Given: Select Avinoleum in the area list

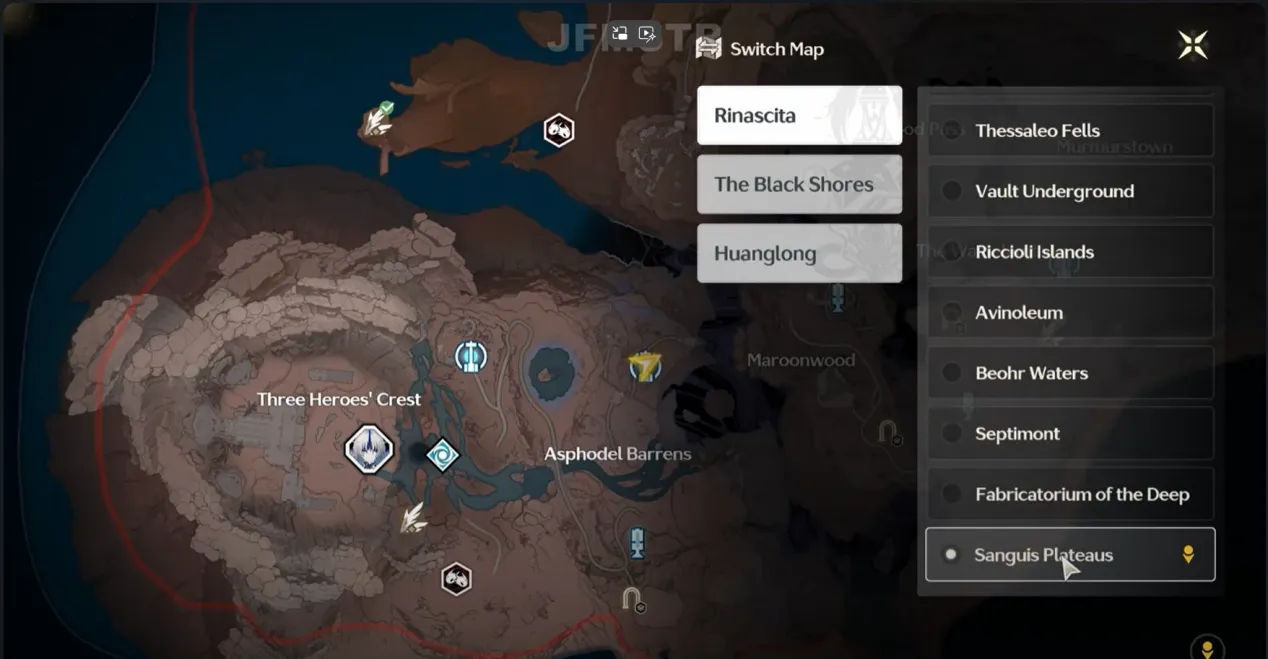Looking at the screenshot, I should (1070, 313).
